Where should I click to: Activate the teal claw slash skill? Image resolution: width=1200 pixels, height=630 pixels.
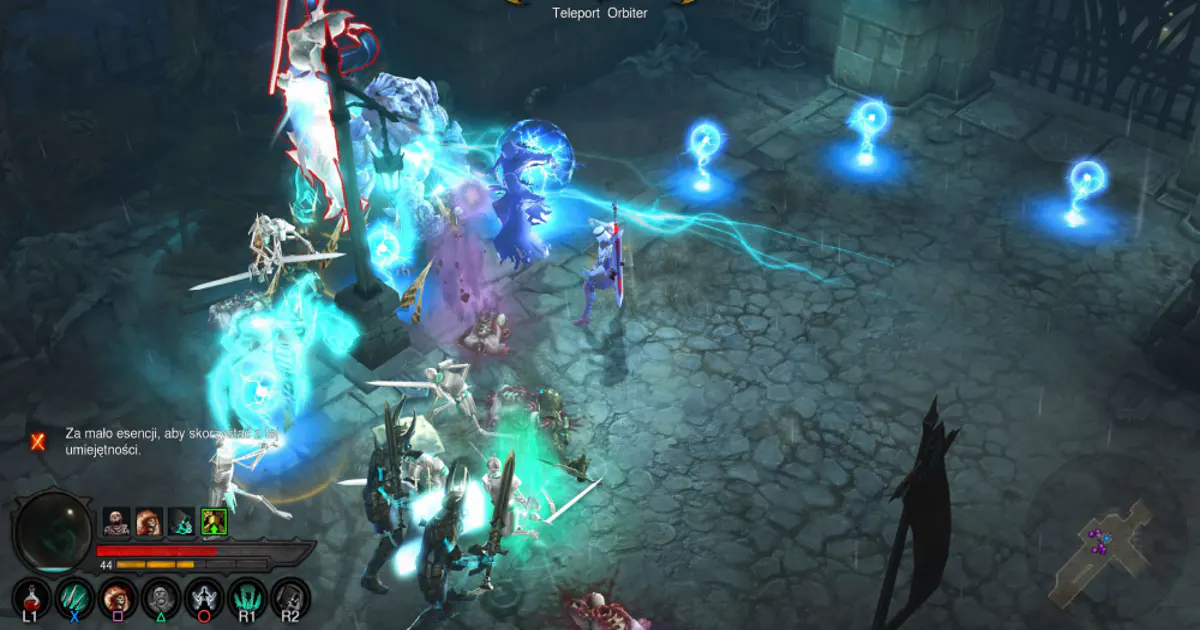74,598
